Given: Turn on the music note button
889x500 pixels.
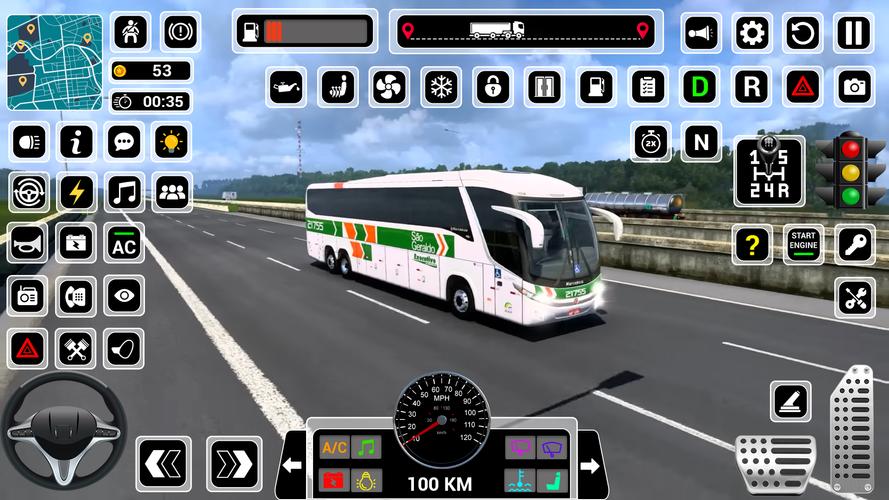Looking at the screenshot, I should click(124, 191).
